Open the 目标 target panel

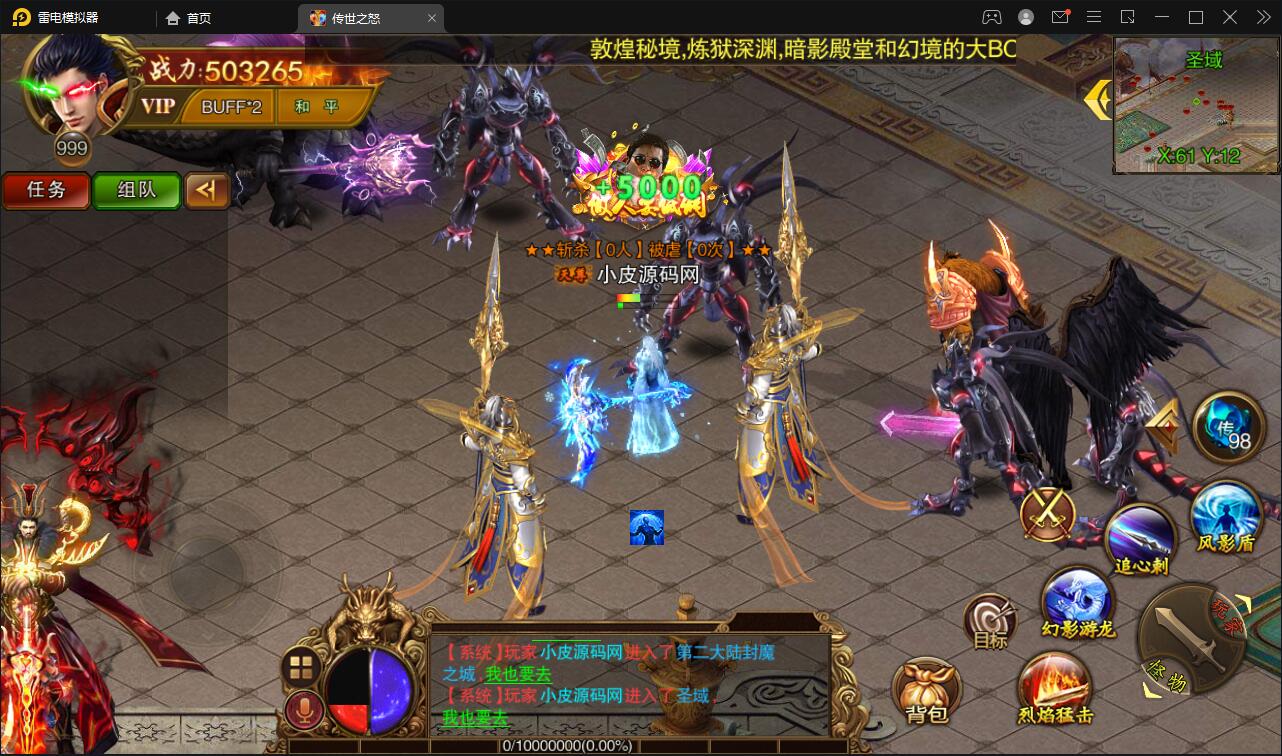coord(988,622)
